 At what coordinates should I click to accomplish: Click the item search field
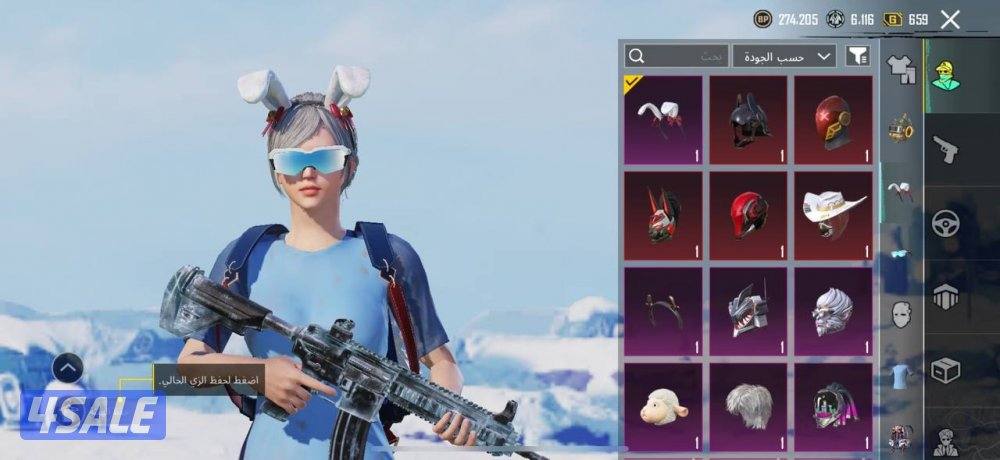click(x=675, y=56)
